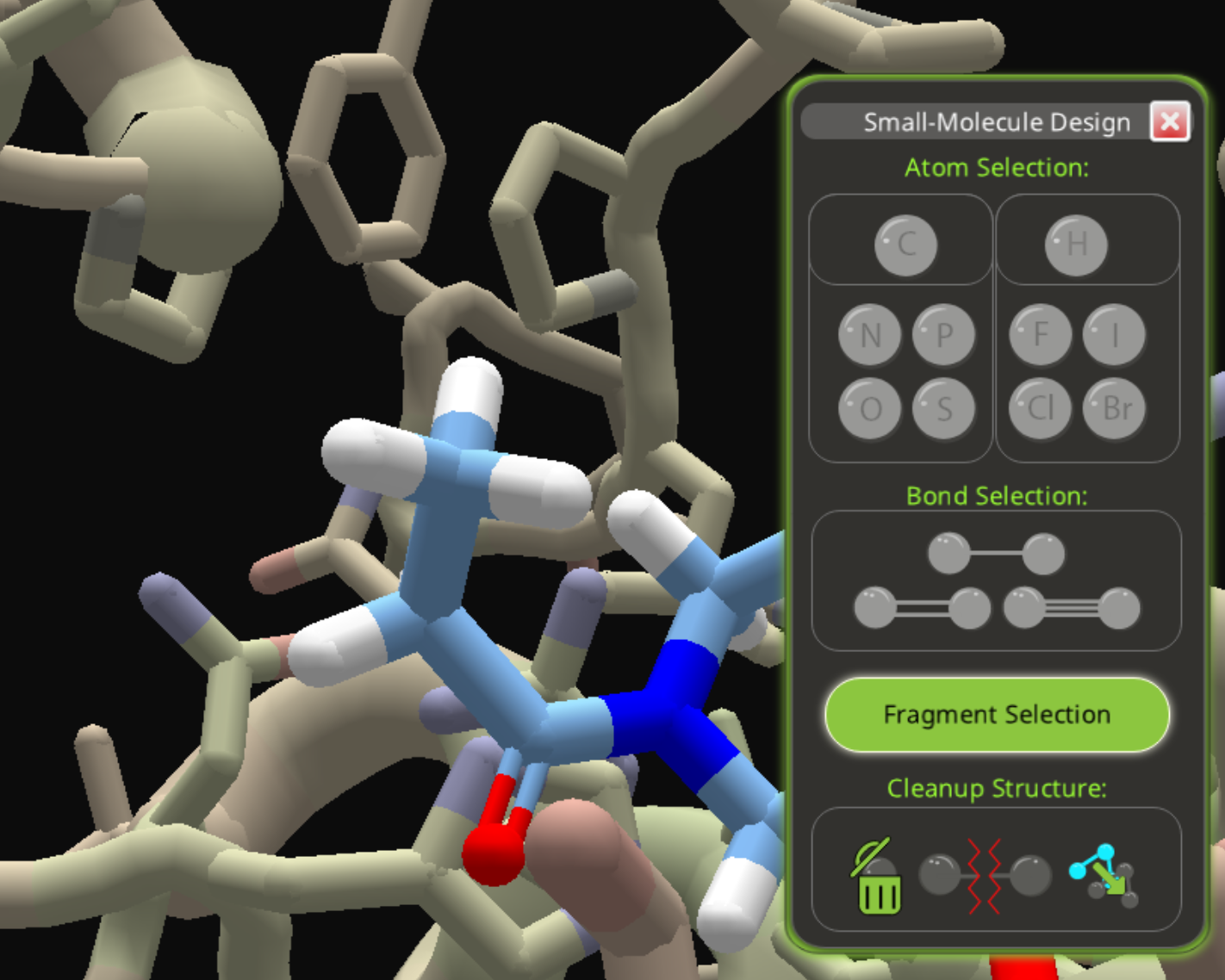The width and height of the screenshot is (1225, 980).
Task: Close the Small-Molecule Design panel
Action: pos(1170,121)
